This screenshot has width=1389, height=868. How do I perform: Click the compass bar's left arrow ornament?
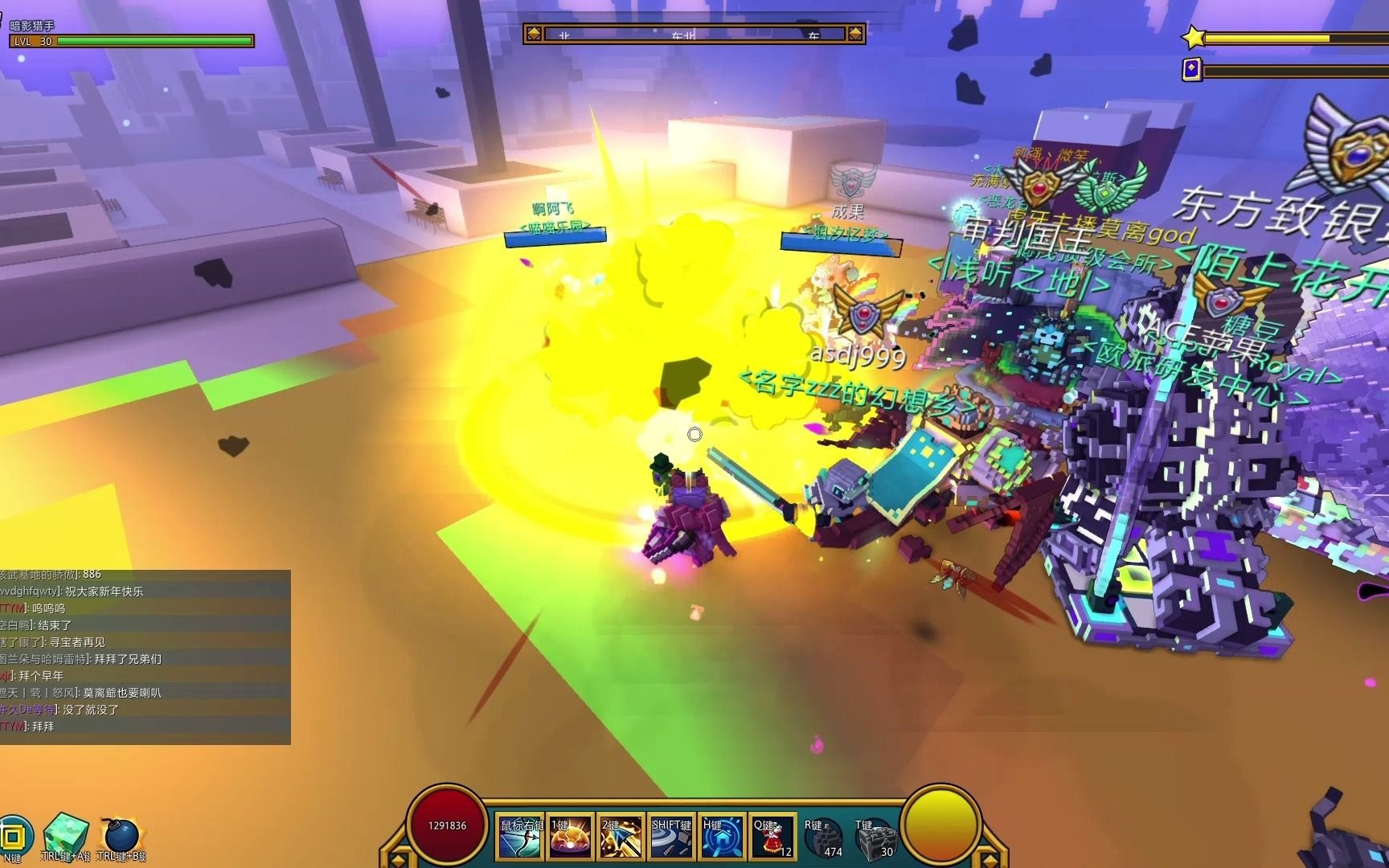(532, 34)
